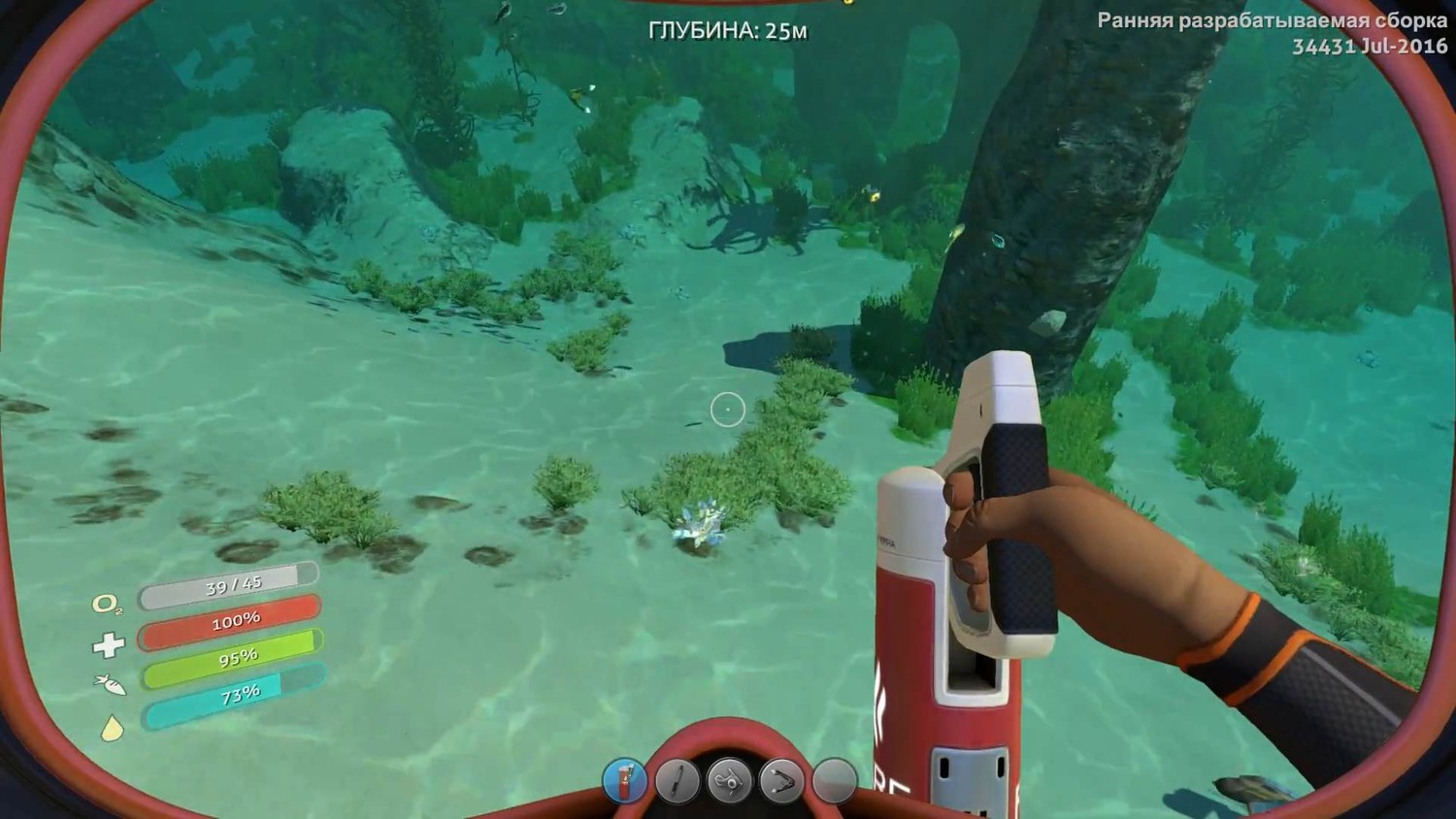The height and width of the screenshot is (819, 1456).
Task: Click the empty hotbar slot
Action: pyautogui.click(x=834, y=779)
